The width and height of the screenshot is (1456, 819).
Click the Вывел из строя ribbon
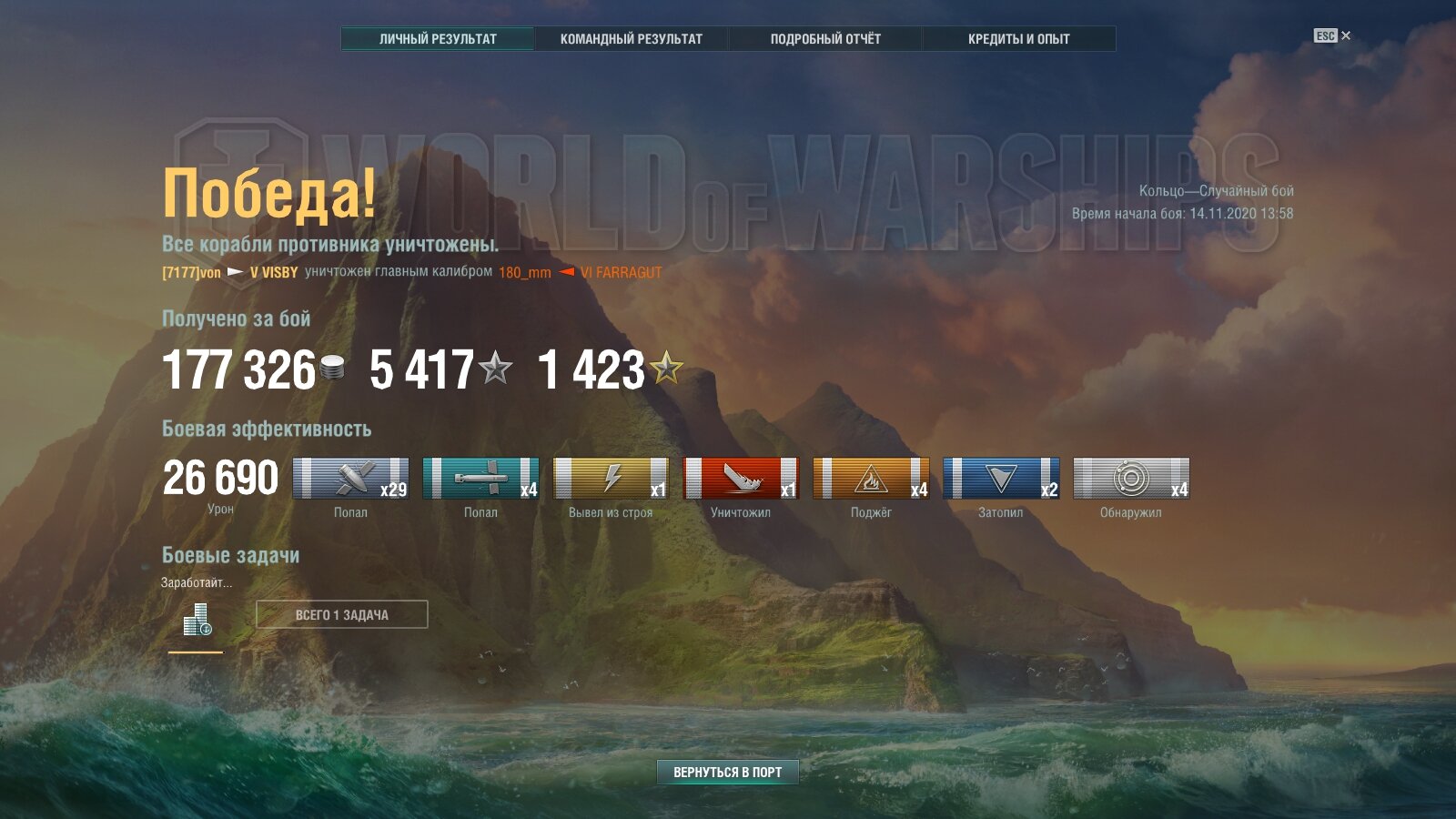pos(611,479)
